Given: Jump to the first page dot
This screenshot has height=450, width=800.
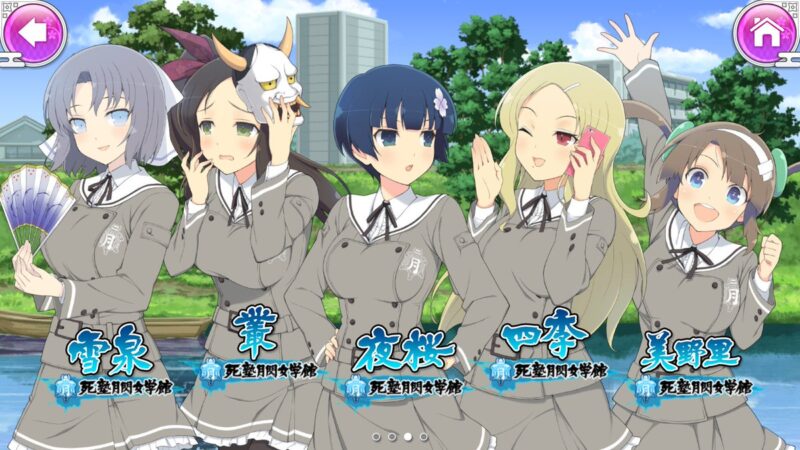Looking at the screenshot, I should point(376,437).
